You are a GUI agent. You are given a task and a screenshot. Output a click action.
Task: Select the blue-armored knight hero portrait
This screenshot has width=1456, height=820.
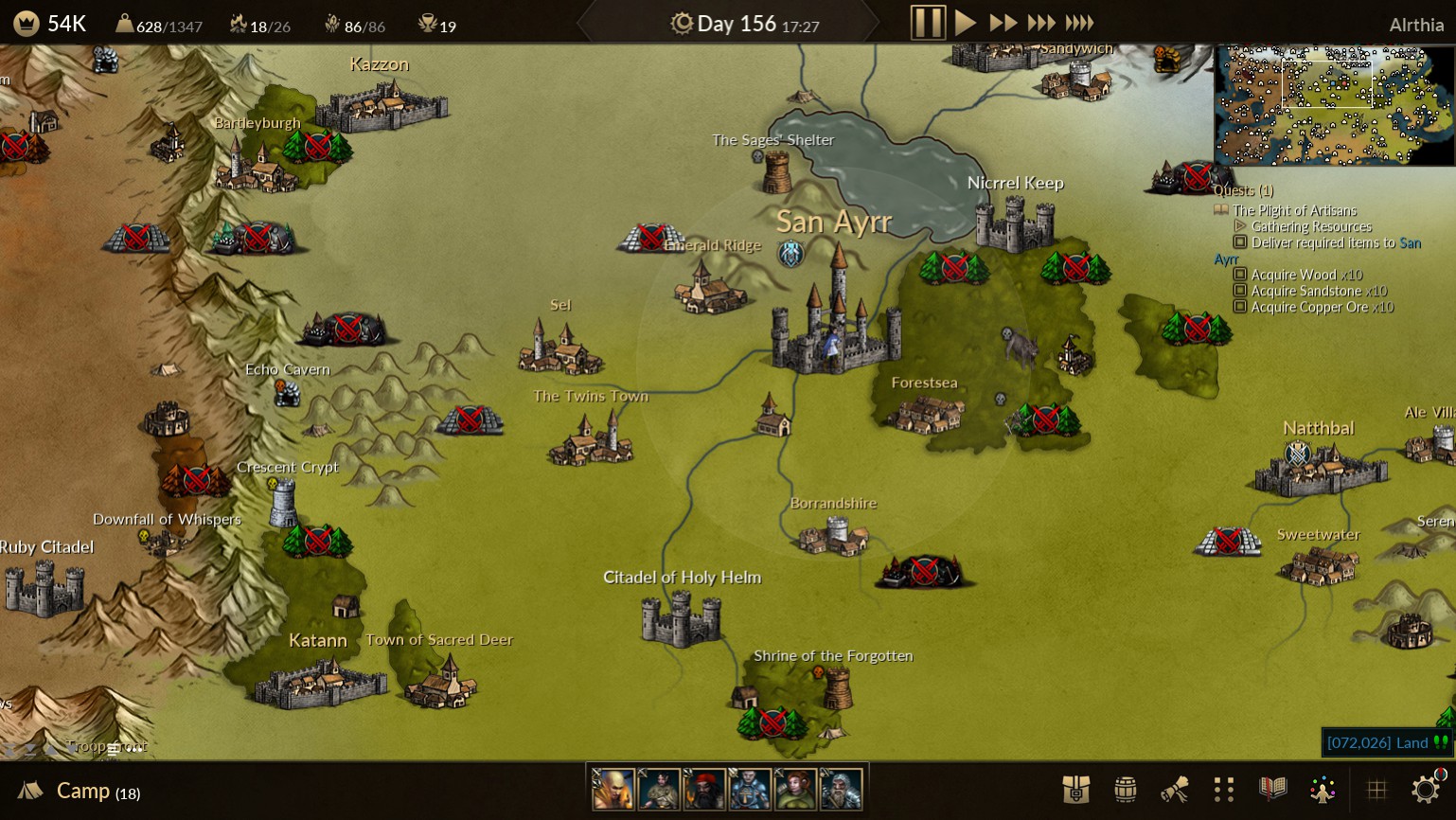tap(750, 789)
